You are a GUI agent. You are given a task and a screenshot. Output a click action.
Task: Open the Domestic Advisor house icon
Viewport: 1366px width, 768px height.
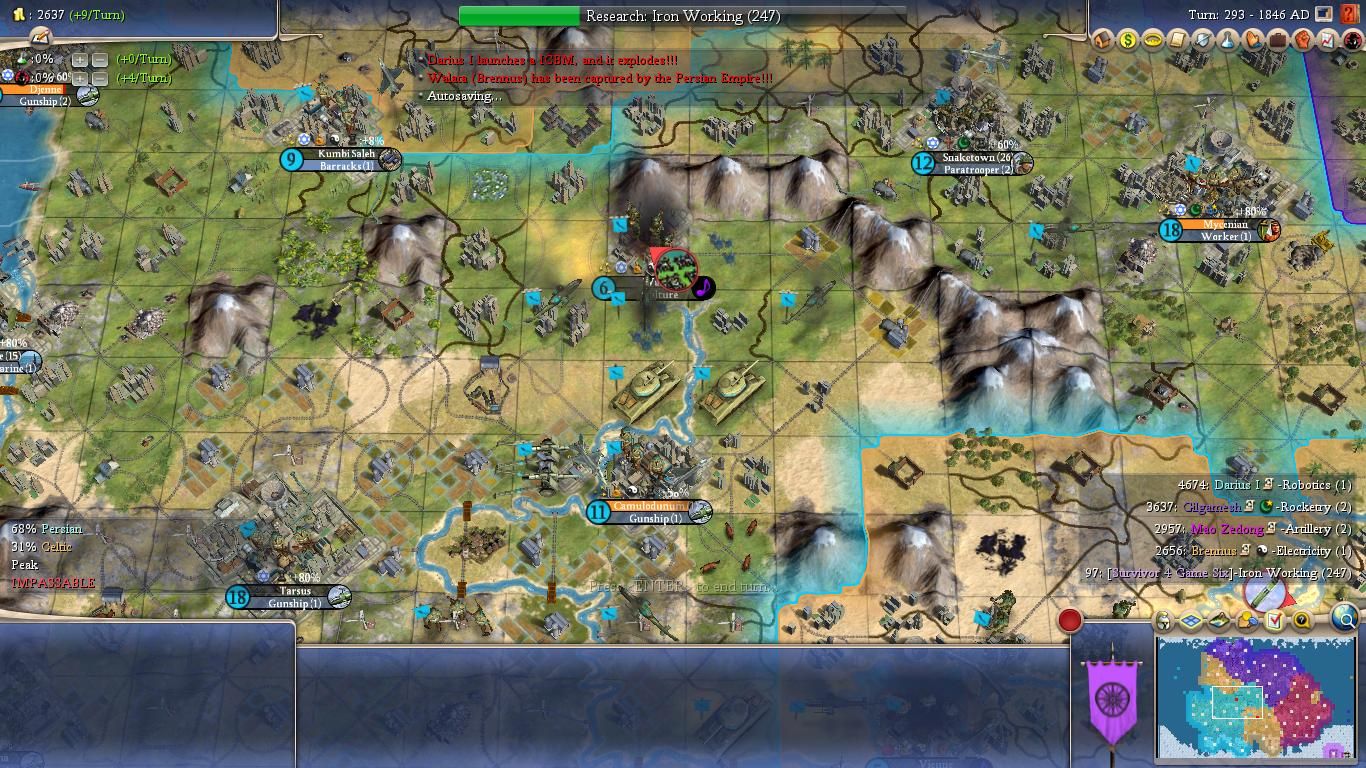[x=1104, y=40]
